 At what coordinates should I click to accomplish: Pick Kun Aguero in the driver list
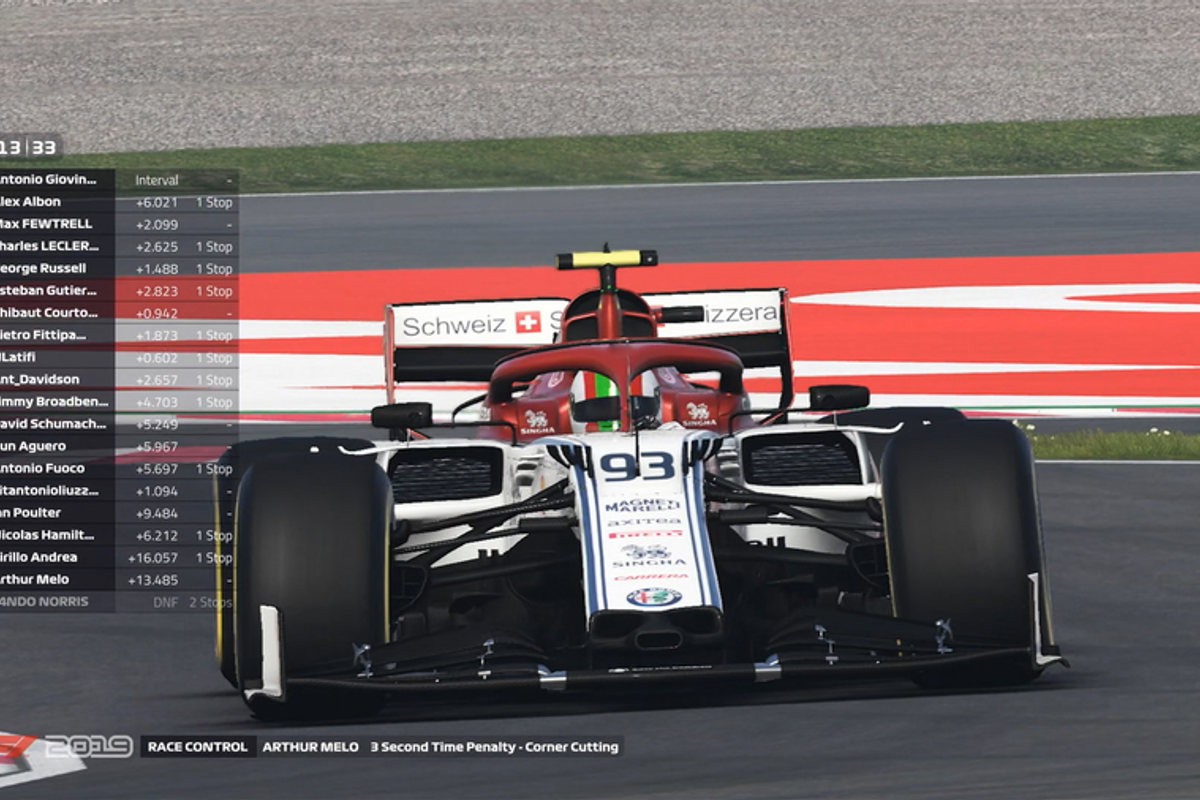(x=50, y=446)
